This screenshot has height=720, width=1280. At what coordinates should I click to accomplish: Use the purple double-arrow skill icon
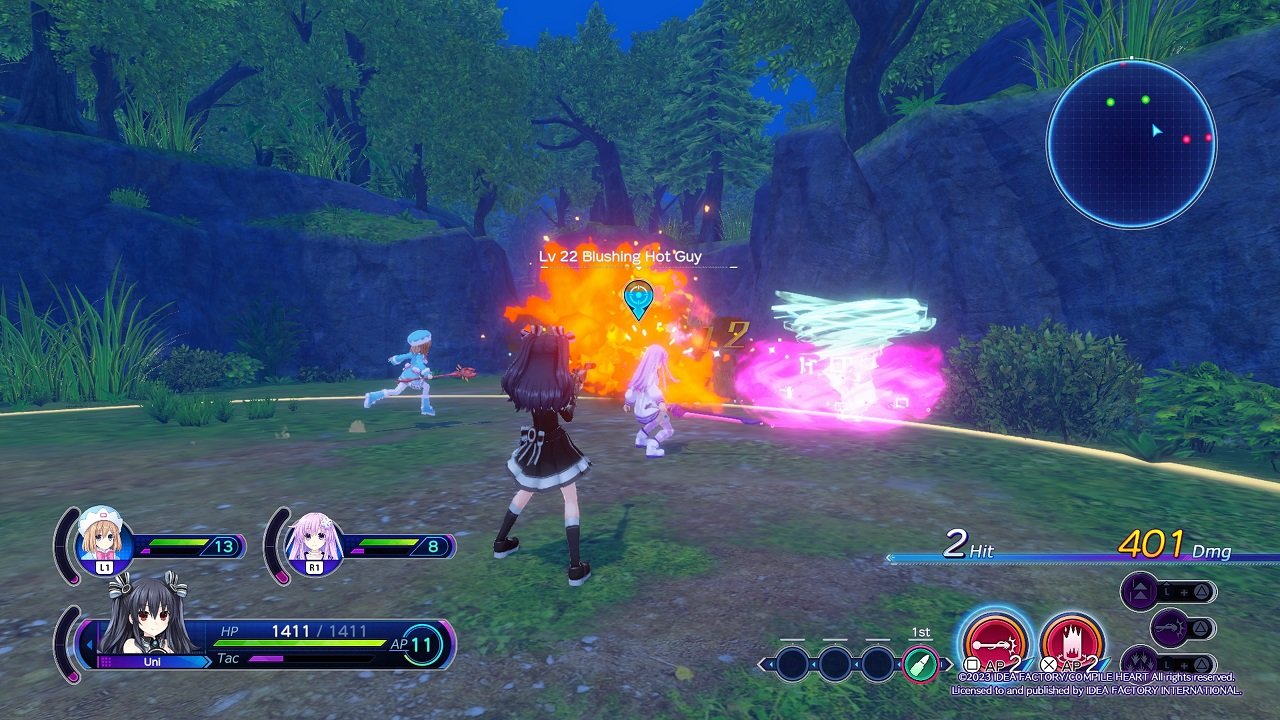(x=1139, y=591)
